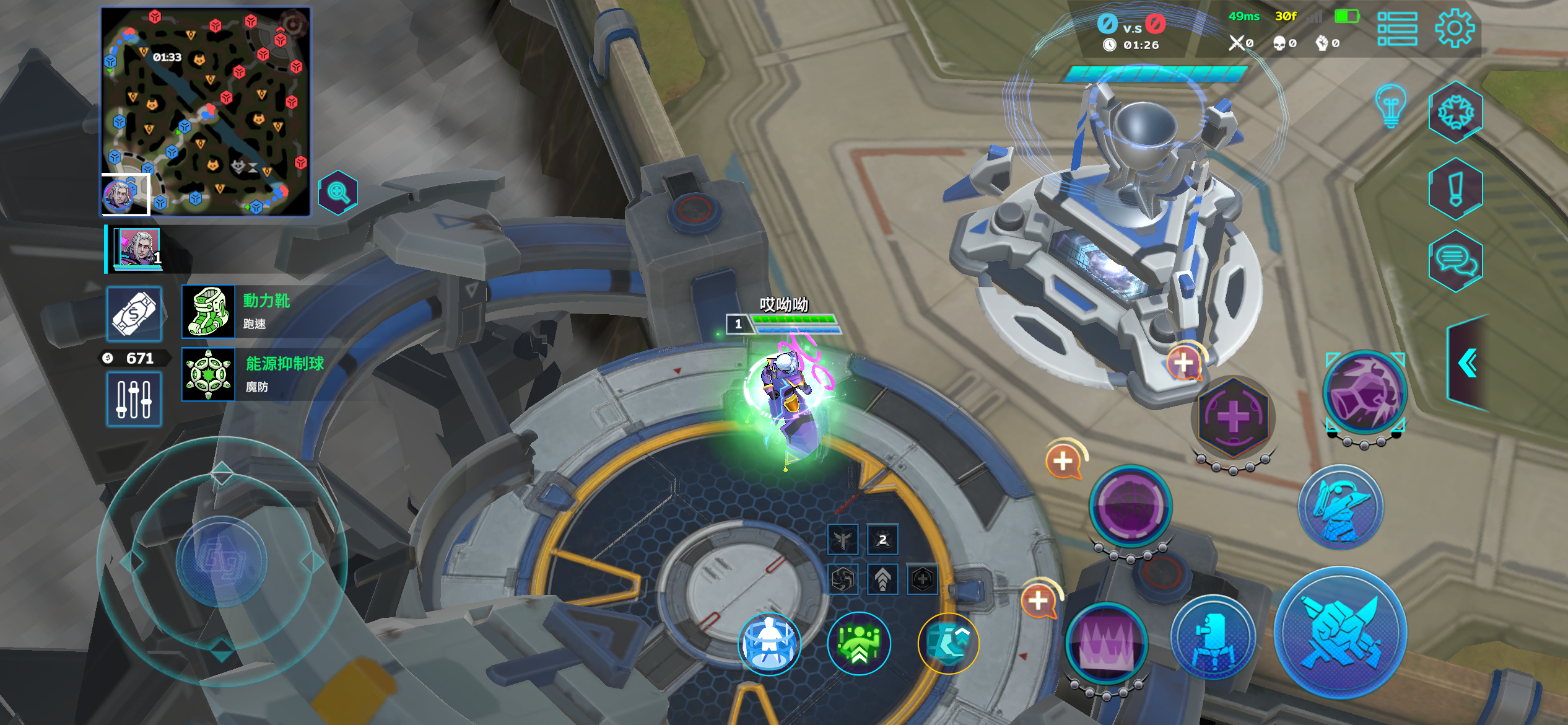Buy the recommended 能源抑制球 item
The width and height of the screenshot is (1568, 725).
(x=209, y=374)
